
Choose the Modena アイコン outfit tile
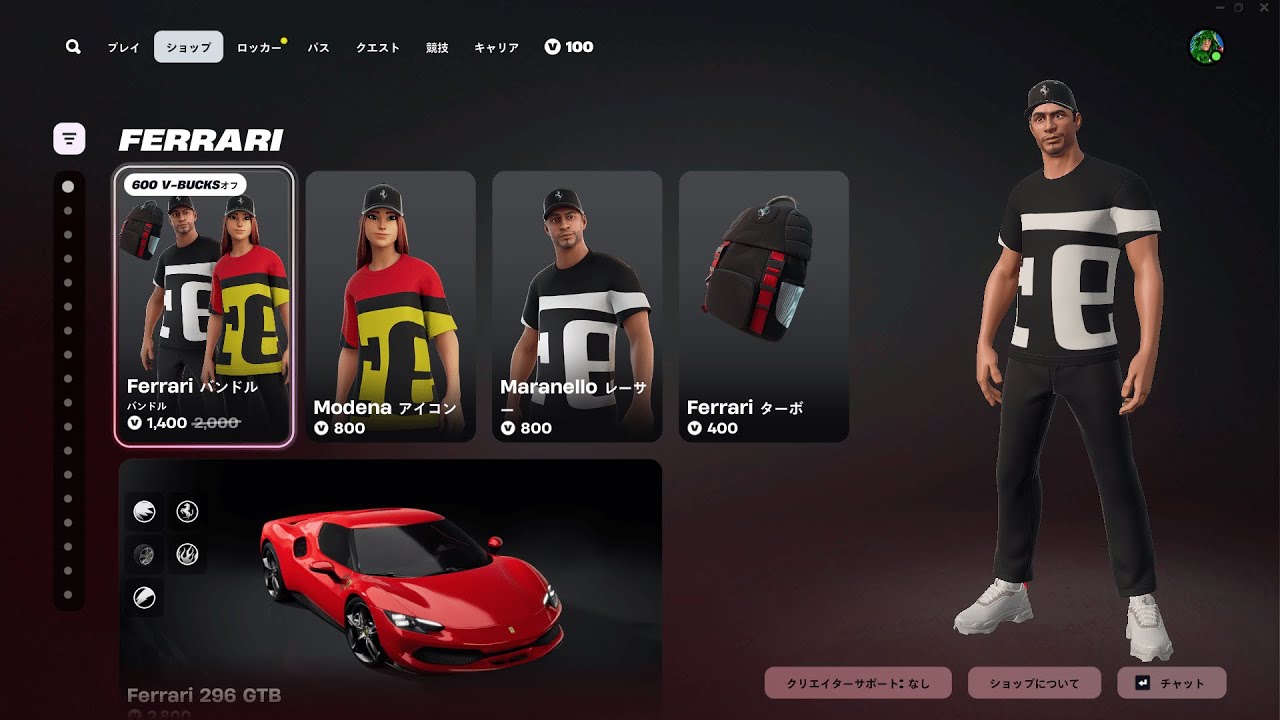coord(390,306)
